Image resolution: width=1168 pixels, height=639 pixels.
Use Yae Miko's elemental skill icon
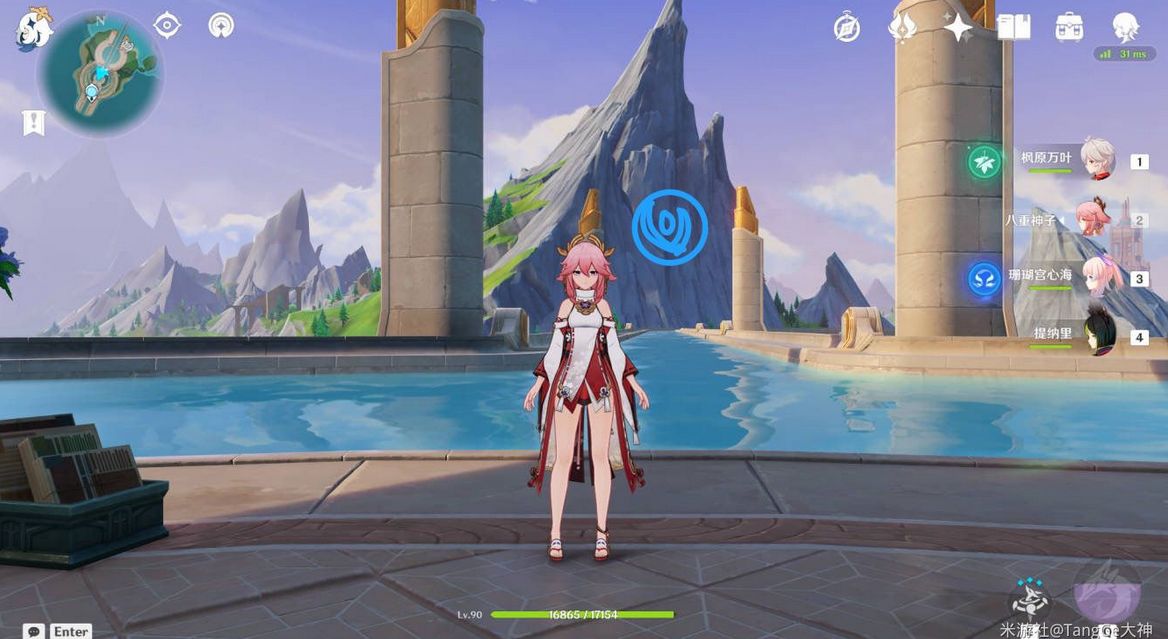(1029, 598)
